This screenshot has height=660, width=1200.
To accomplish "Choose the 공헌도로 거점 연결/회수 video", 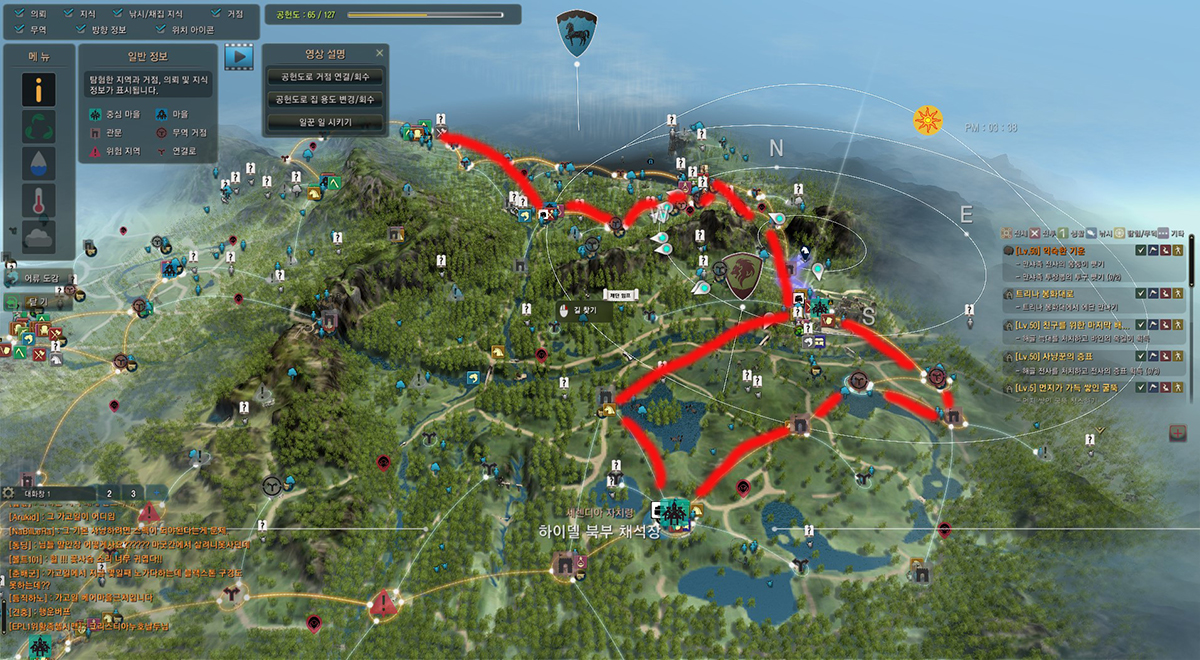I will pos(325,76).
